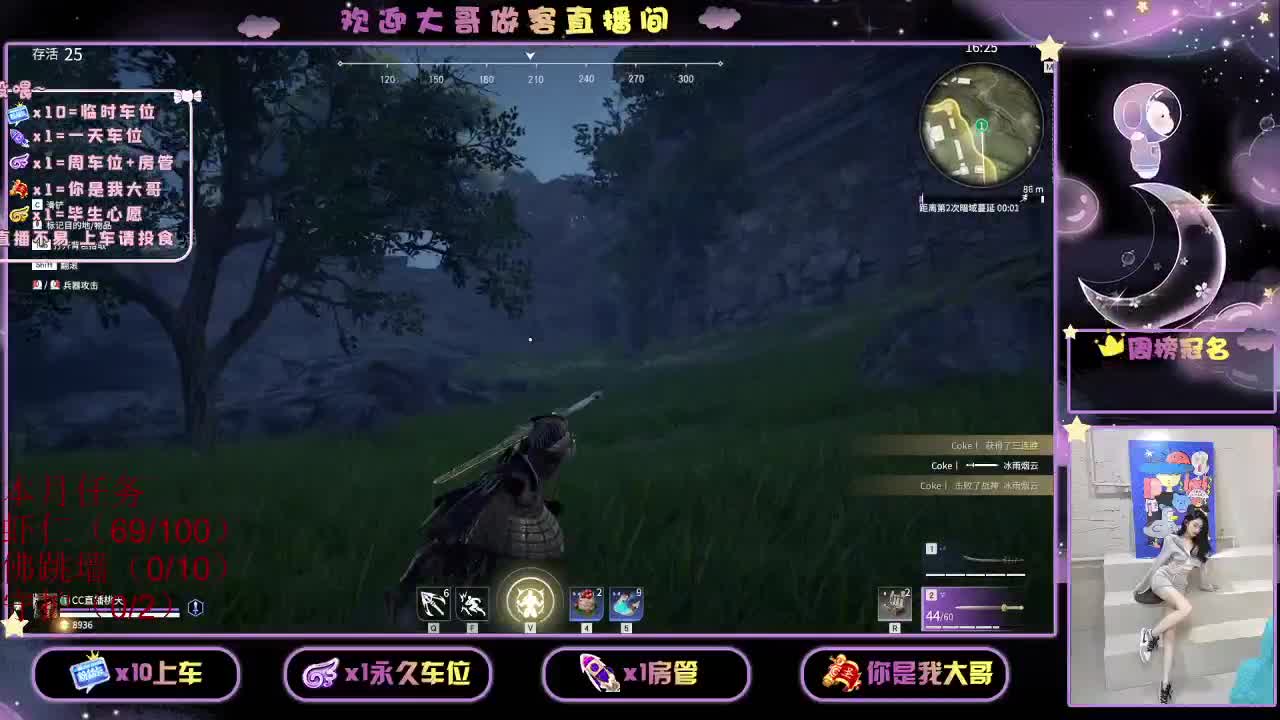The width and height of the screenshot is (1280, 720).
Task: Use the blue potion item in slot 5
Action: (625, 605)
